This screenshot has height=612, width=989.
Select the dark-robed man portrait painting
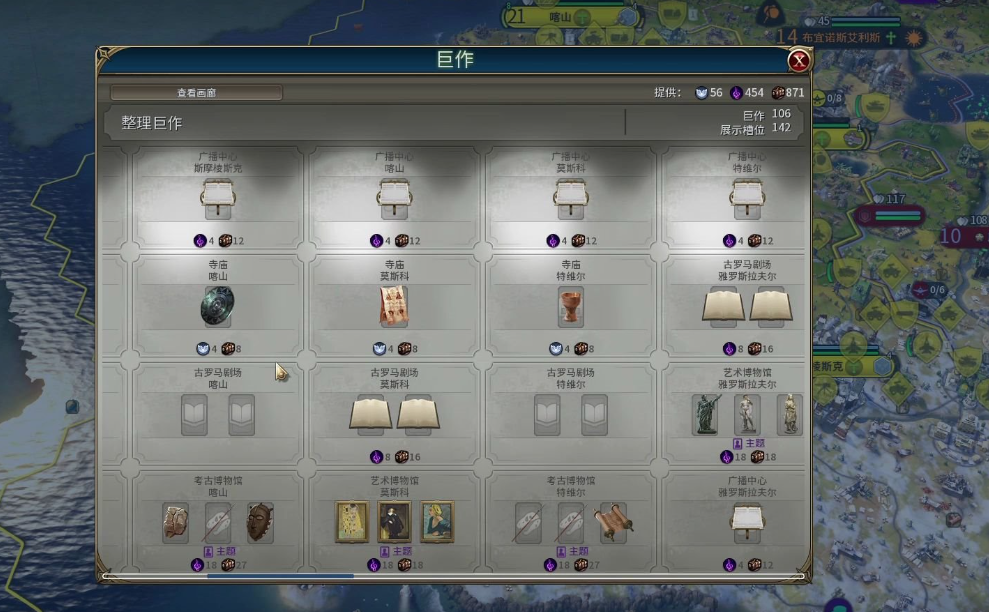[x=394, y=522]
